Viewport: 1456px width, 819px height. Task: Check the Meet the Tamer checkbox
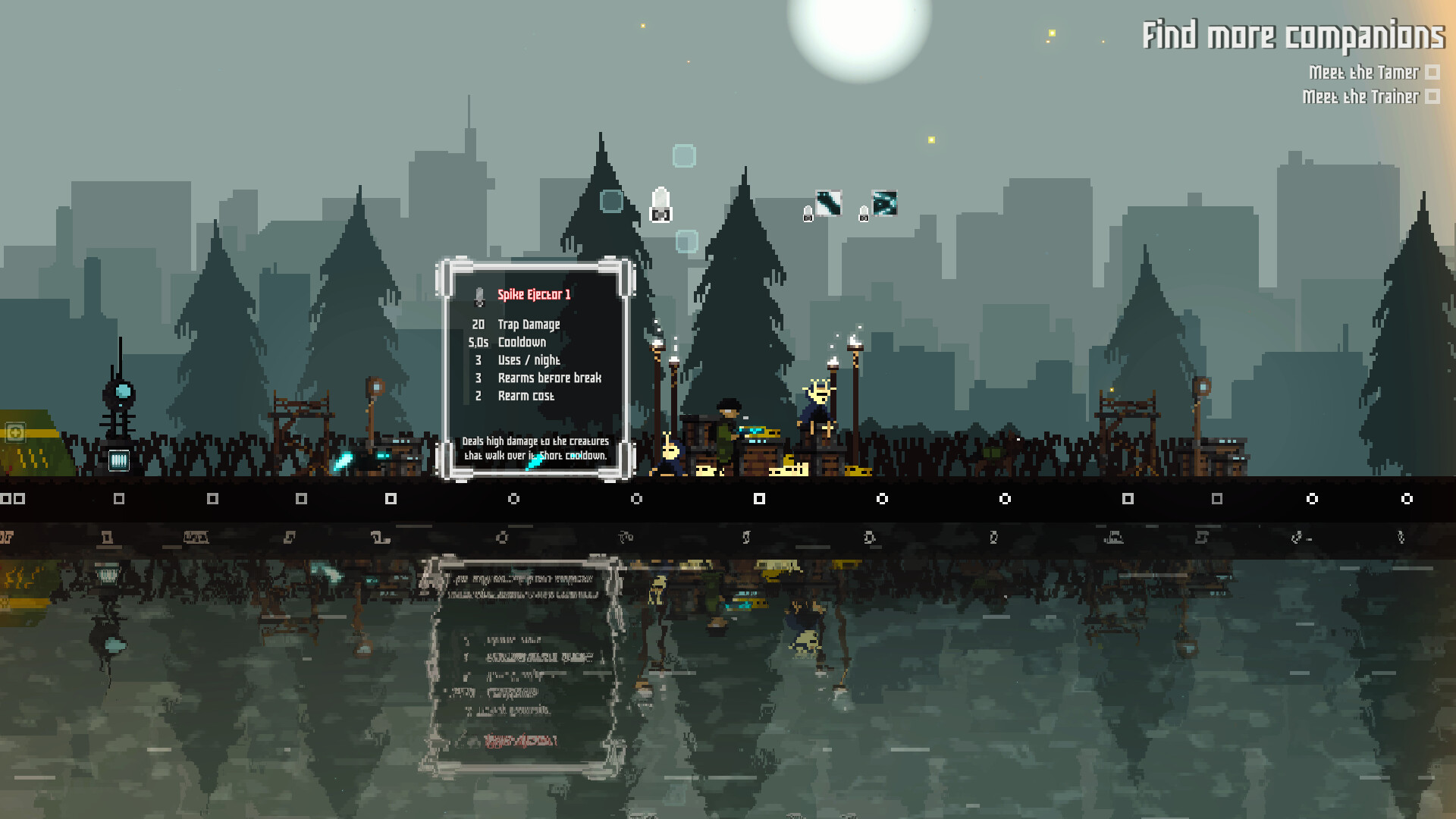pyautogui.click(x=1432, y=73)
